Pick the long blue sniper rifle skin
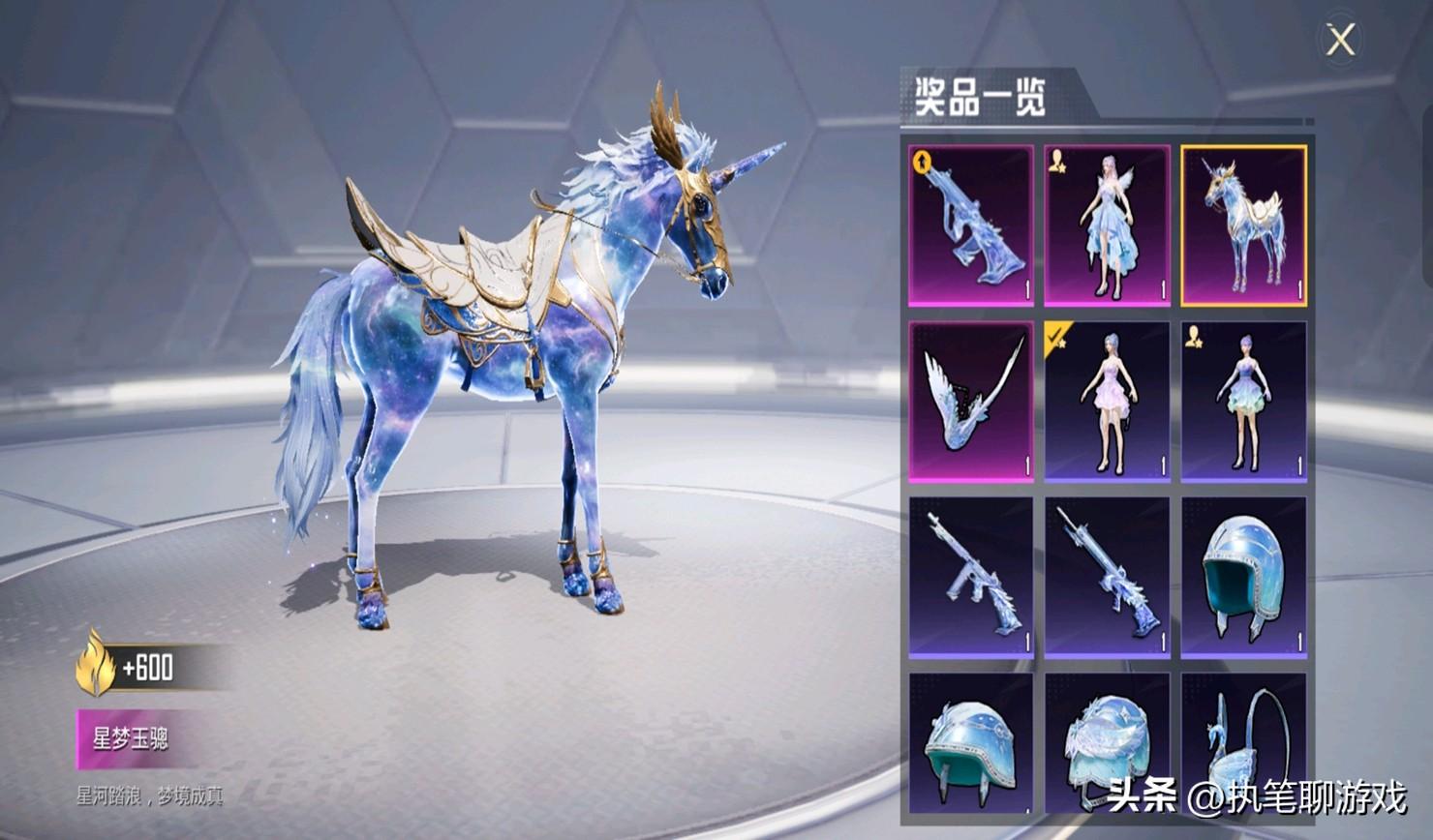1433x840 pixels. coord(1108,578)
